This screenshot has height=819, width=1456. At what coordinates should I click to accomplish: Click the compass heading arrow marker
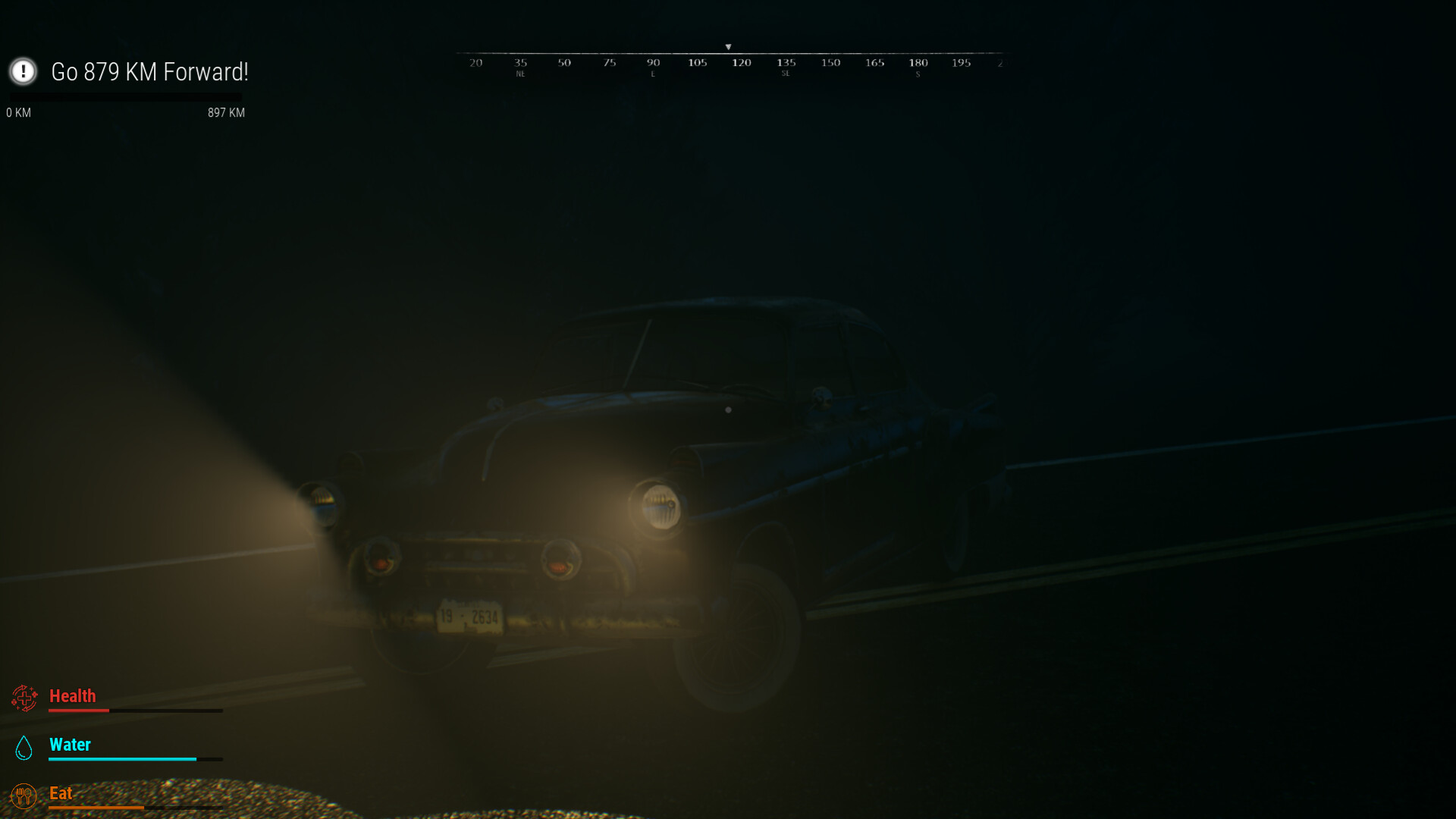pyautogui.click(x=730, y=46)
